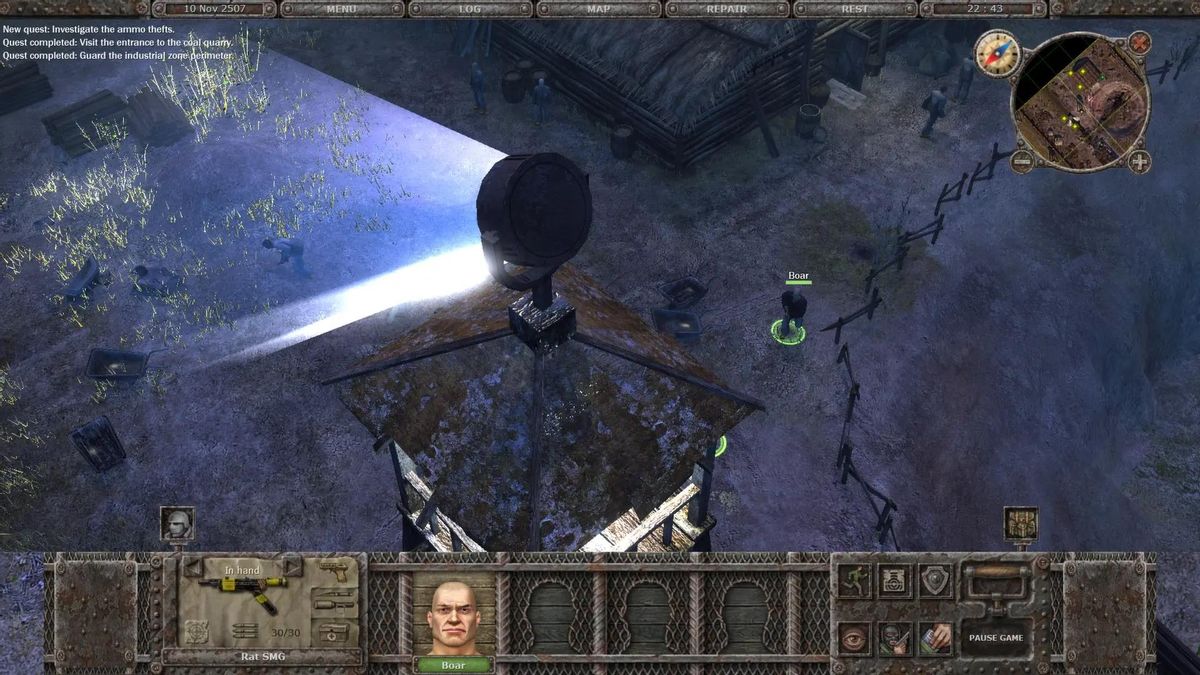Cycle to the previous in-hand item arrow
Viewport: 1200px width, 675px height.
(192, 568)
